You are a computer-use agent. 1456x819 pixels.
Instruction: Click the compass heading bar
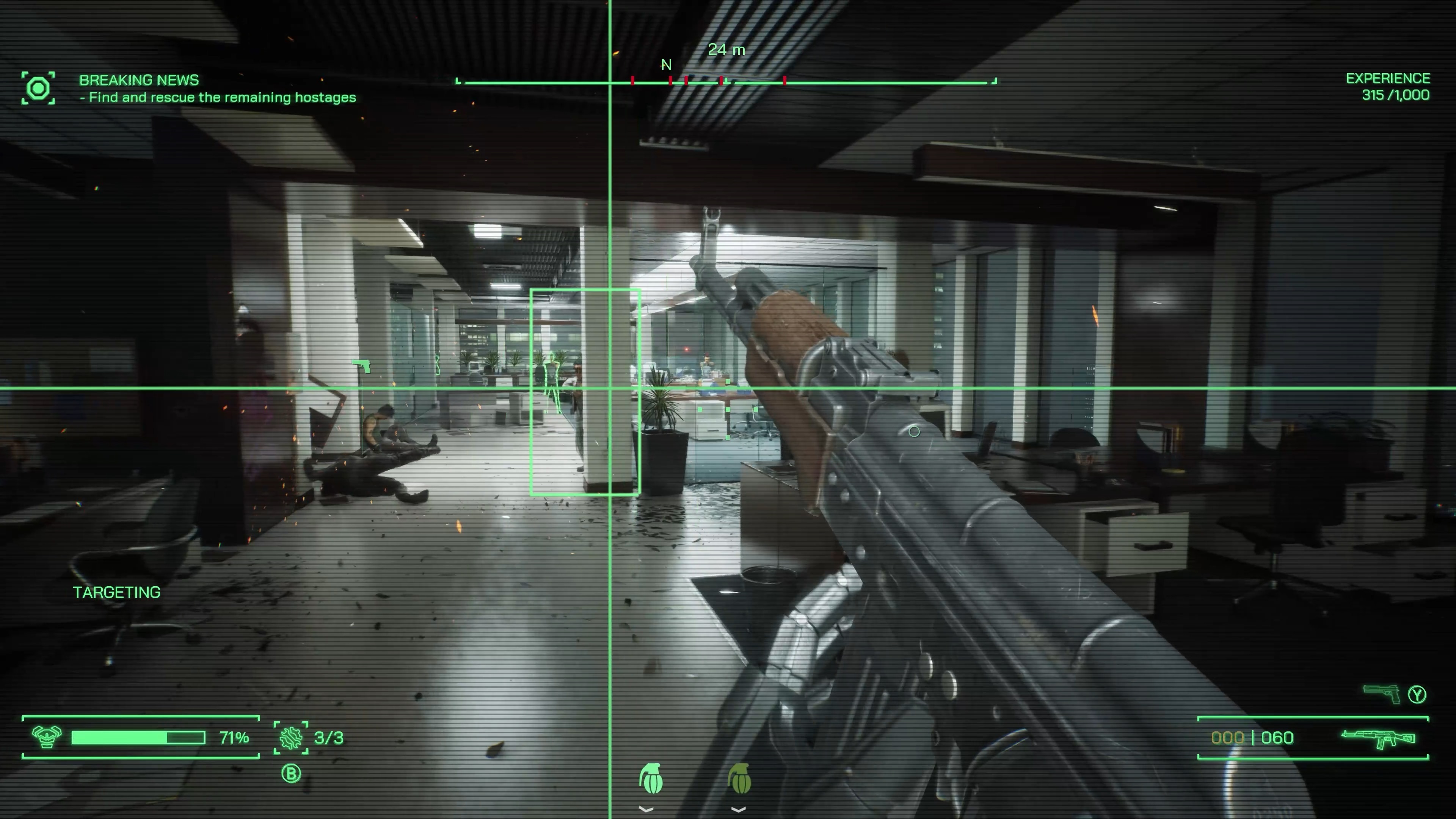pos(726,82)
